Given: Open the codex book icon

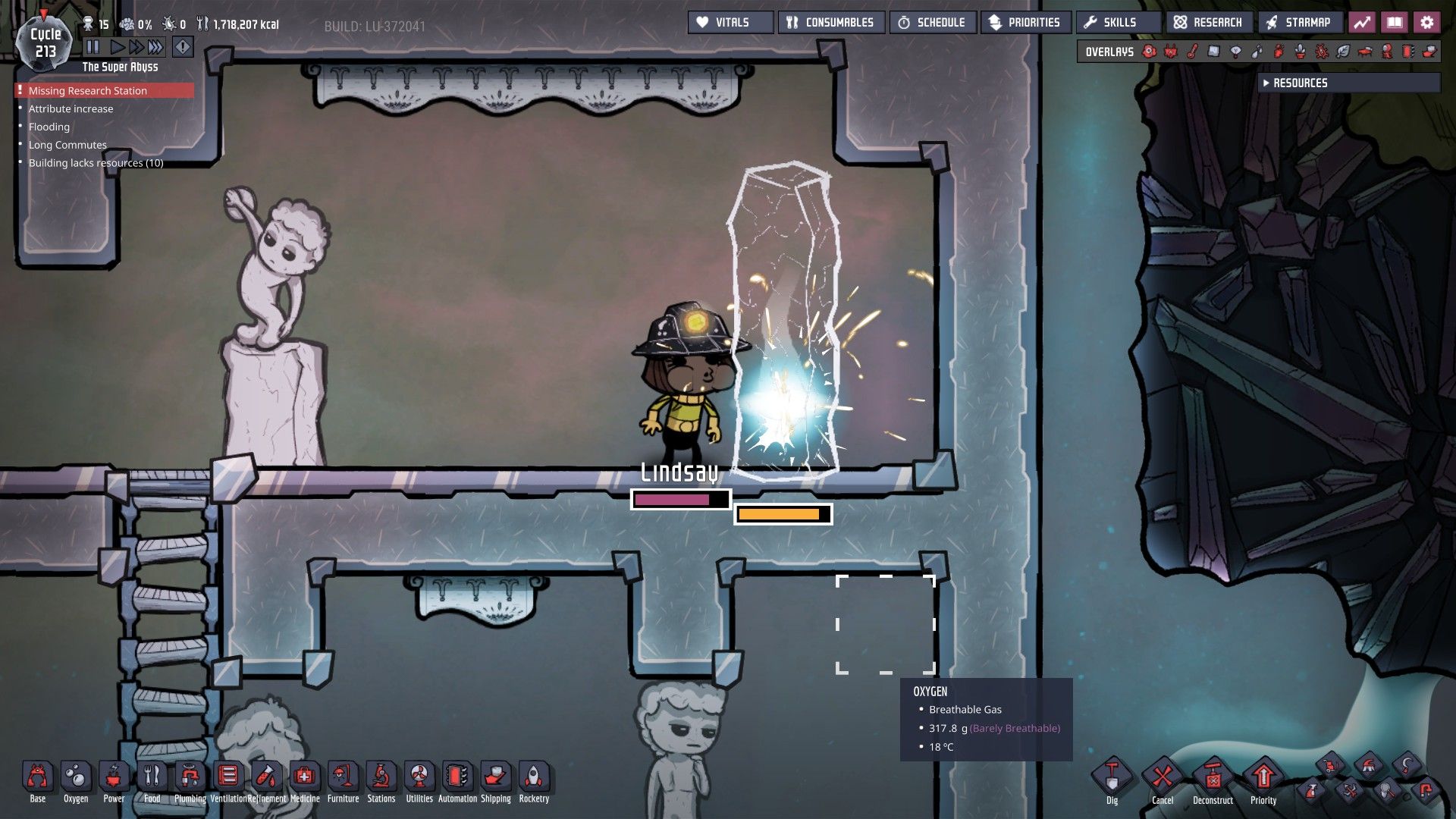Looking at the screenshot, I should point(1395,23).
